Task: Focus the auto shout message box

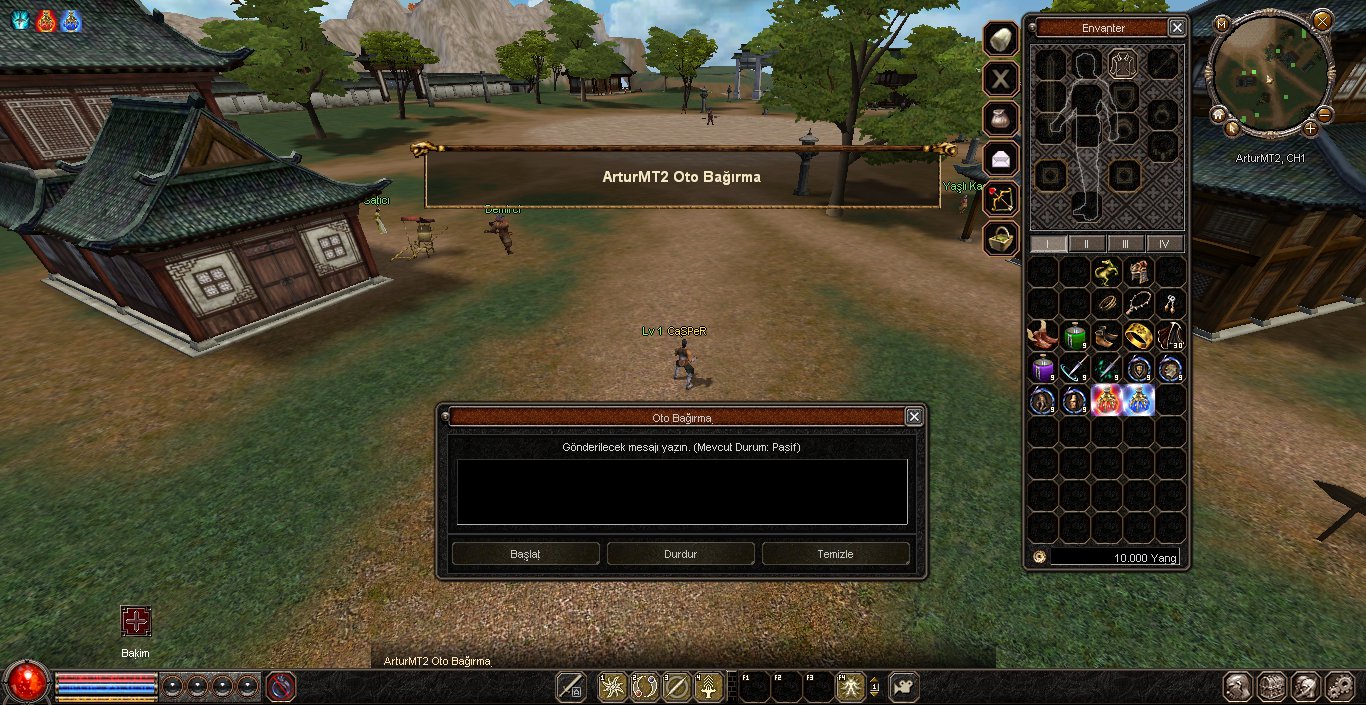Action: pos(682,492)
